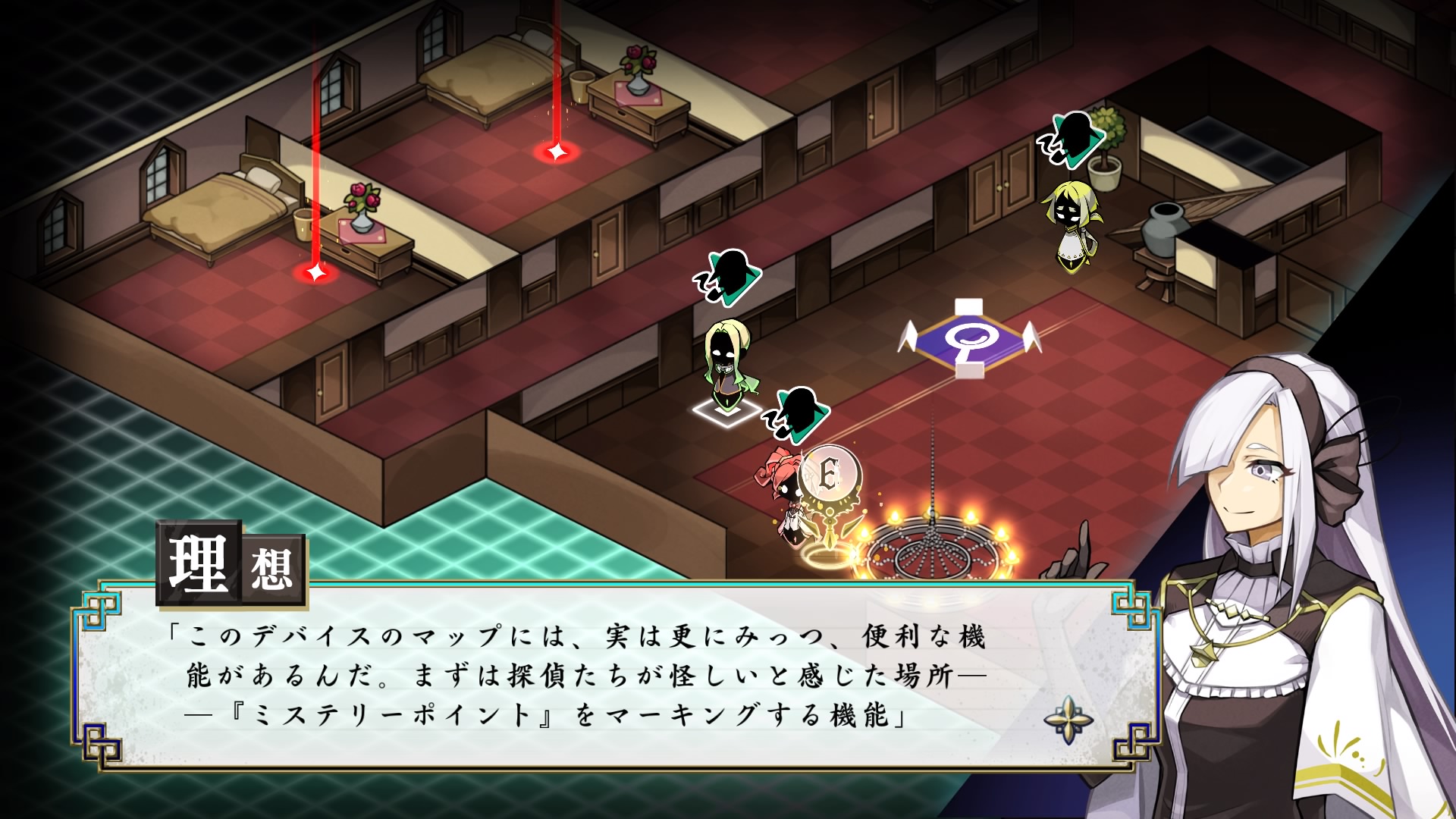This screenshot has height=819, width=1456.
Task: Select the silhouette marker above the pink-haired detective
Action: pyautogui.click(x=796, y=413)
